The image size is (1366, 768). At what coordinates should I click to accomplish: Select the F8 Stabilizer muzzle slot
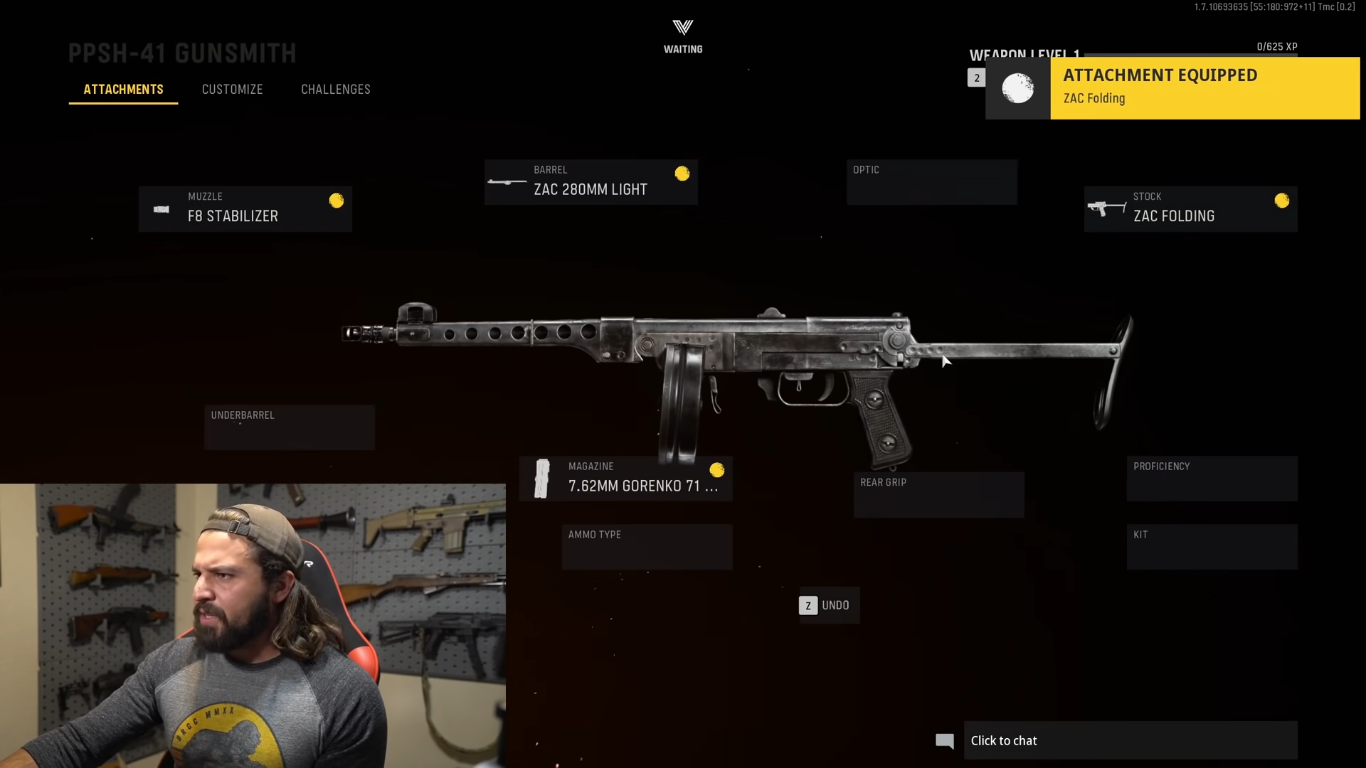click(x=245, y=208)
